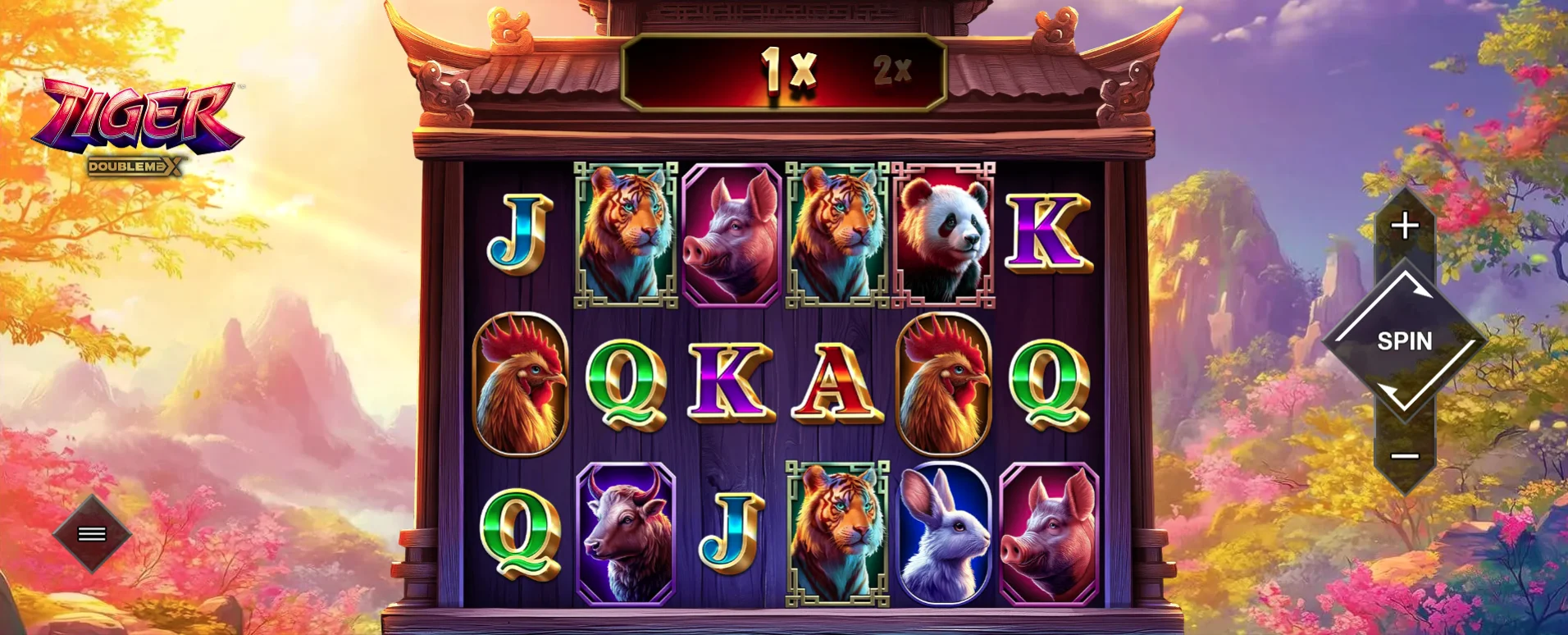
Task: Increase the bet with the plus control
Action: tap(1406, 223)
